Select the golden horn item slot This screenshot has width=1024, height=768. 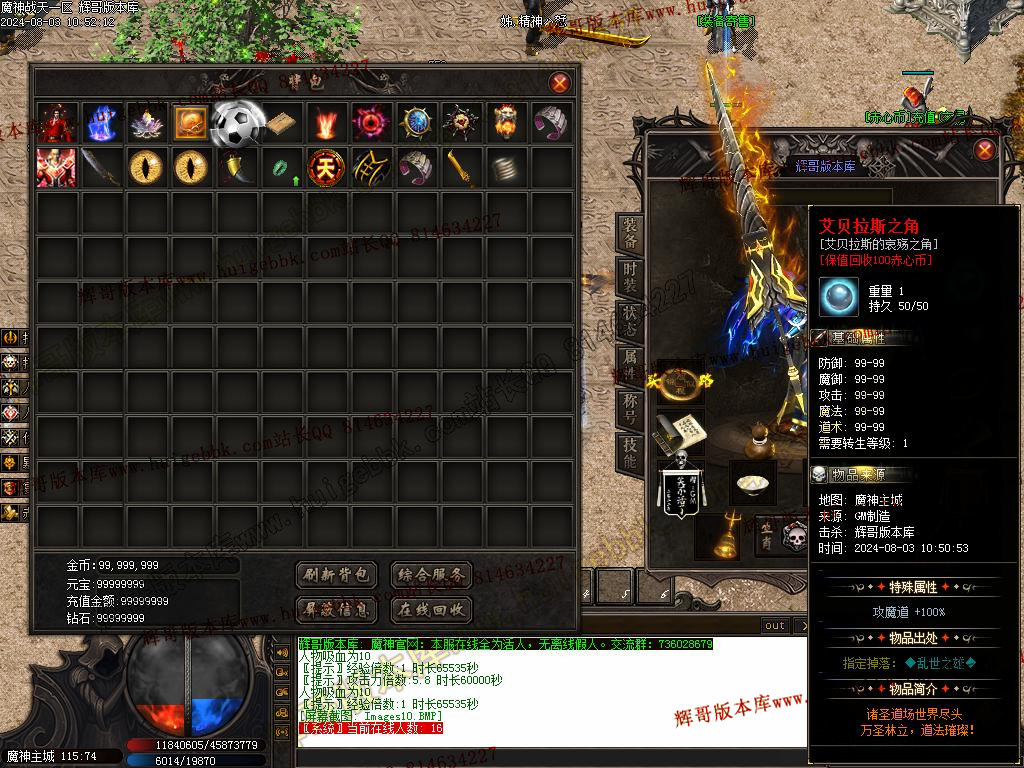236,167
